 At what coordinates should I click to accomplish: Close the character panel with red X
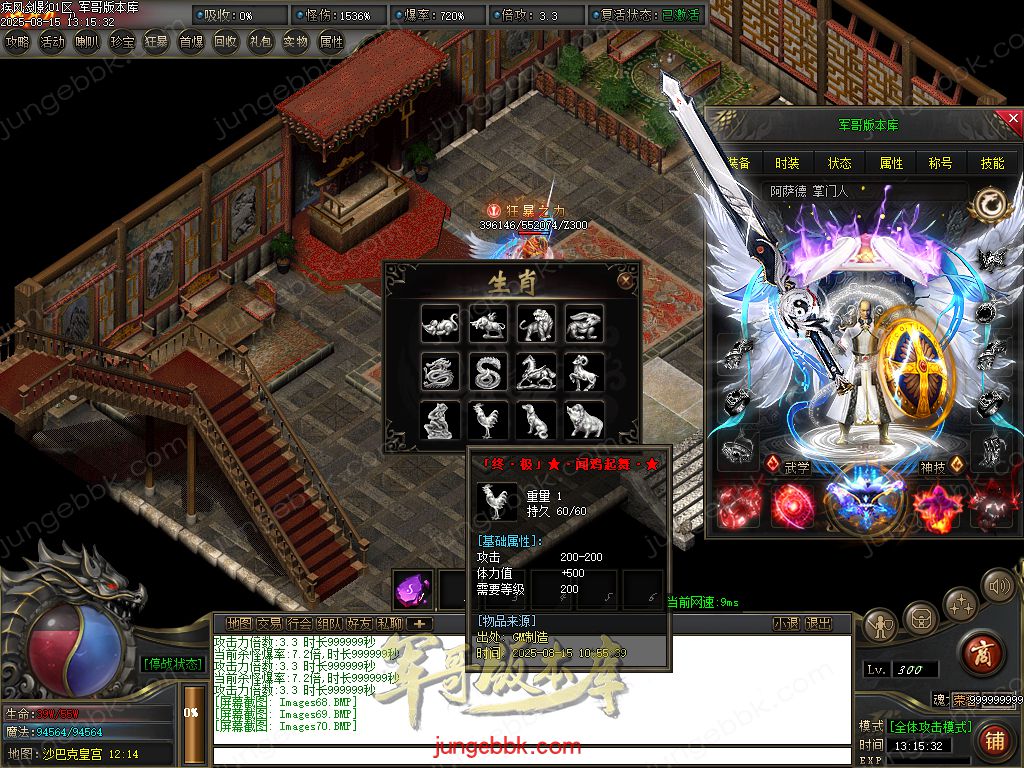coord(1011,120)
